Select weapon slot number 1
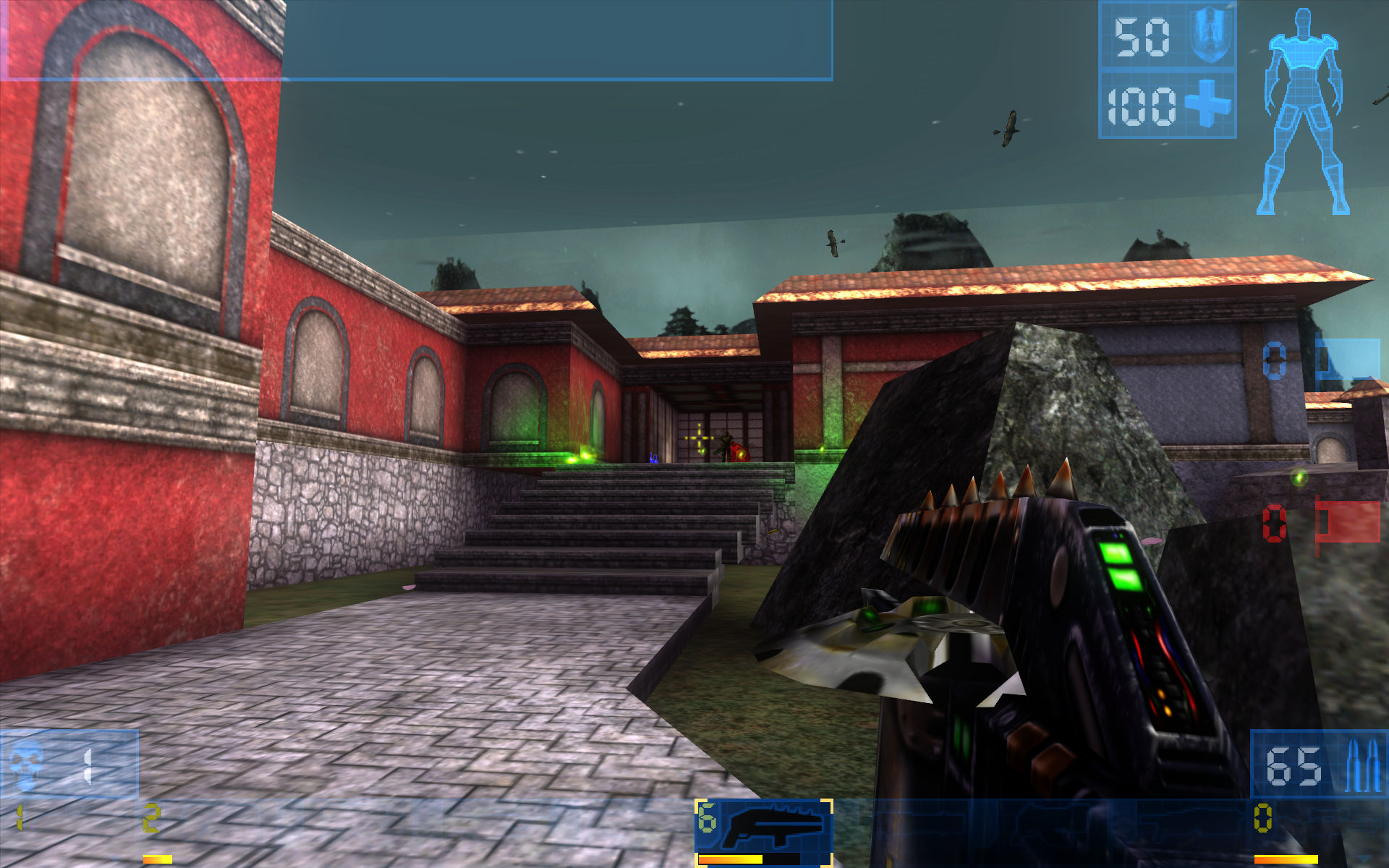 [19, 816]
